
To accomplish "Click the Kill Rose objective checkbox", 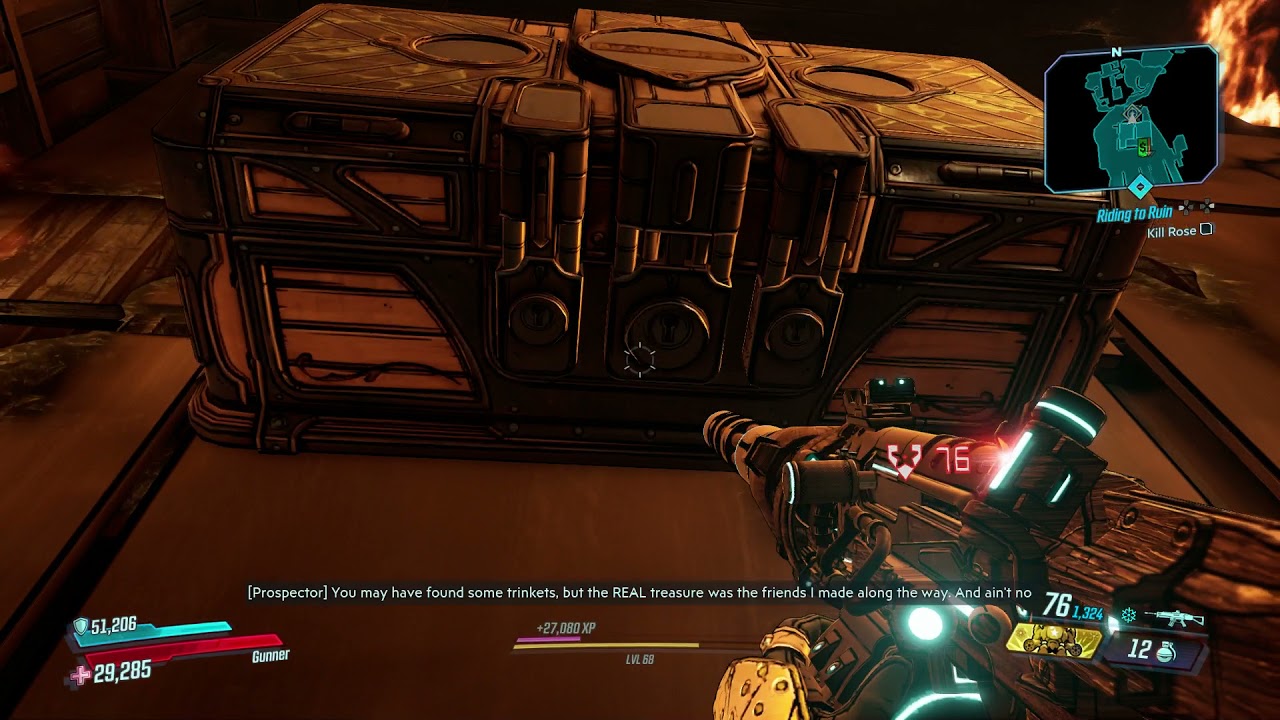I will (x=1206, y=230).
